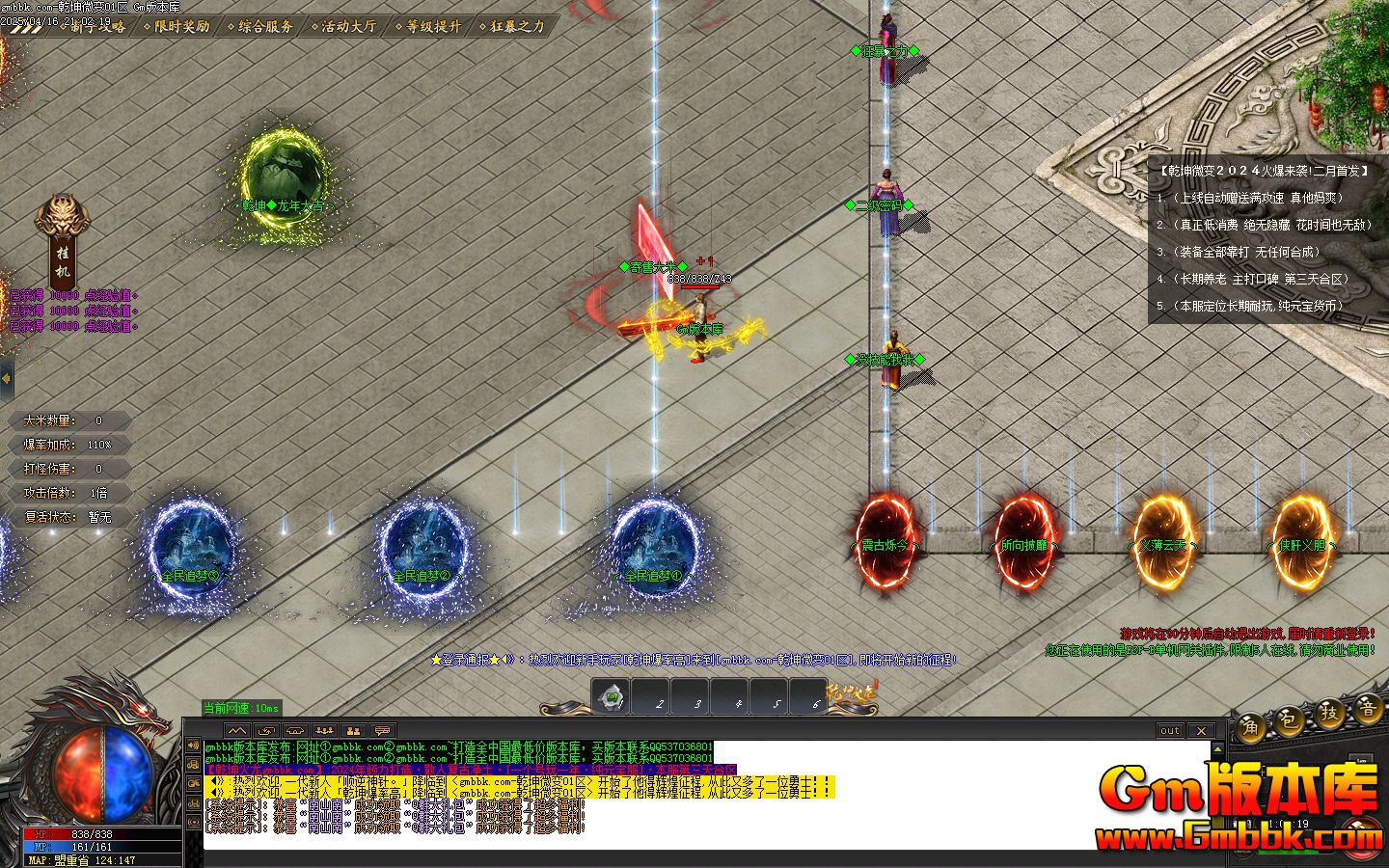Open chat settings via the speech-bubble icon
This screenshot has width=1389, height=868.
pyautogui.click(x=382, y=731)
